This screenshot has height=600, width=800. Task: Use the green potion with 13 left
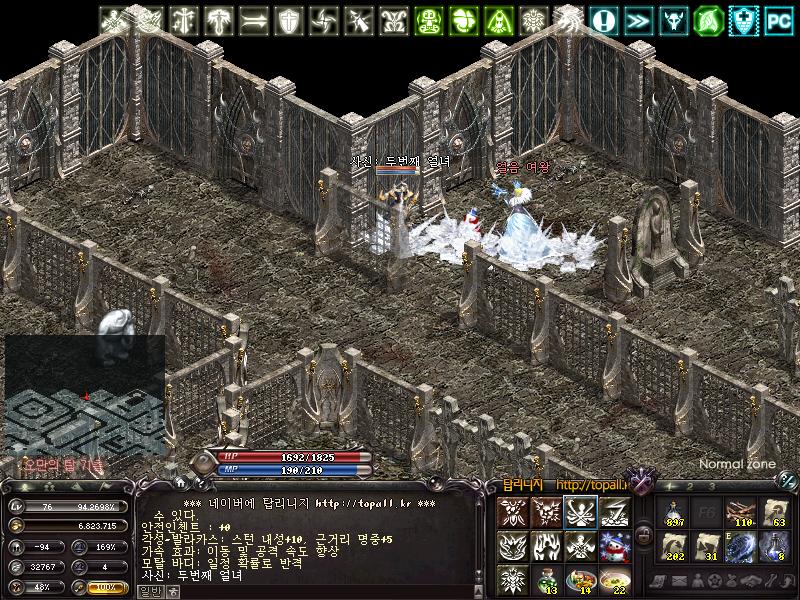pos(545,578)
